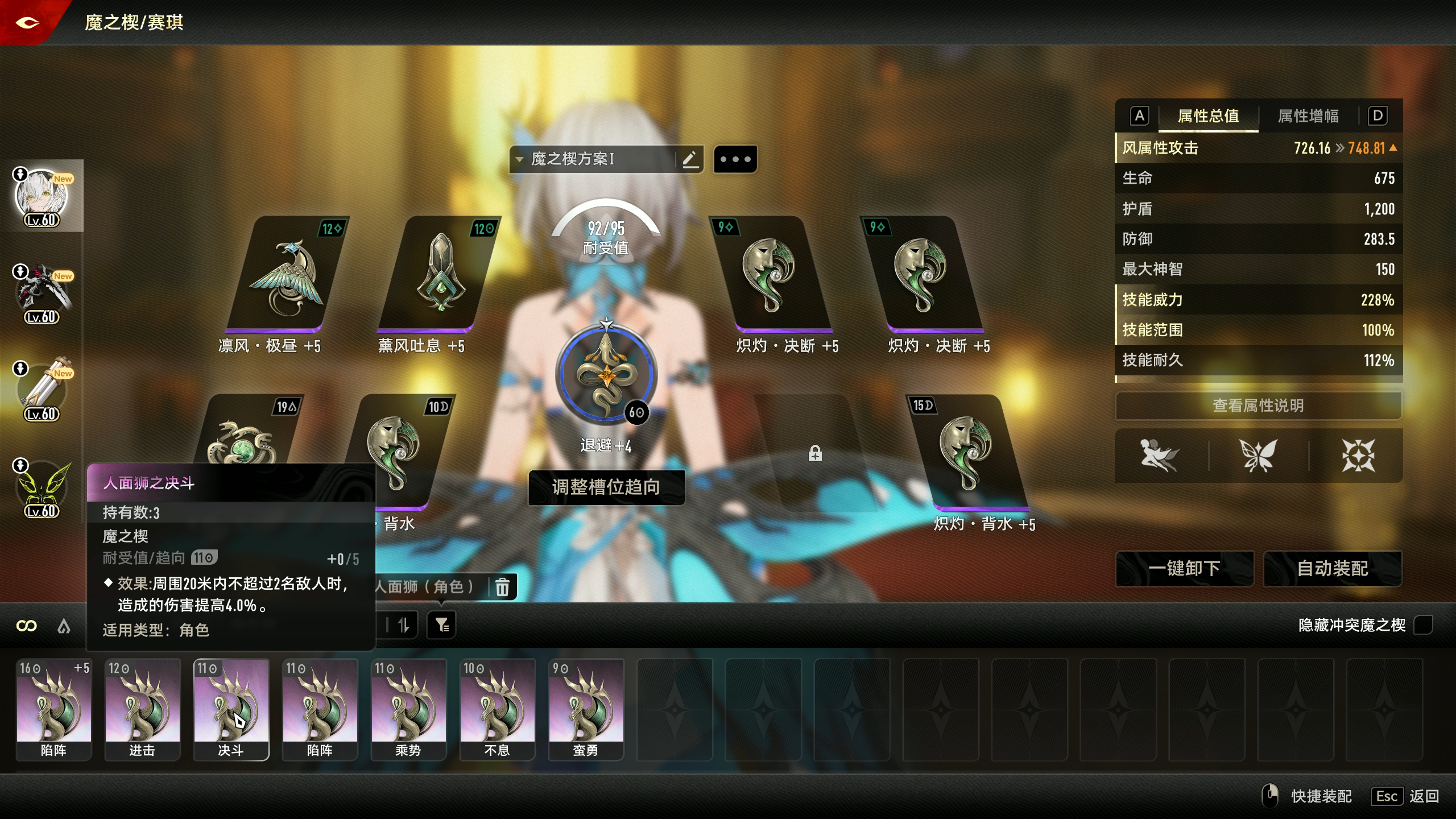Select the droplet emblem icon next to infinity

pyautogui.click(x=64, y=626)
